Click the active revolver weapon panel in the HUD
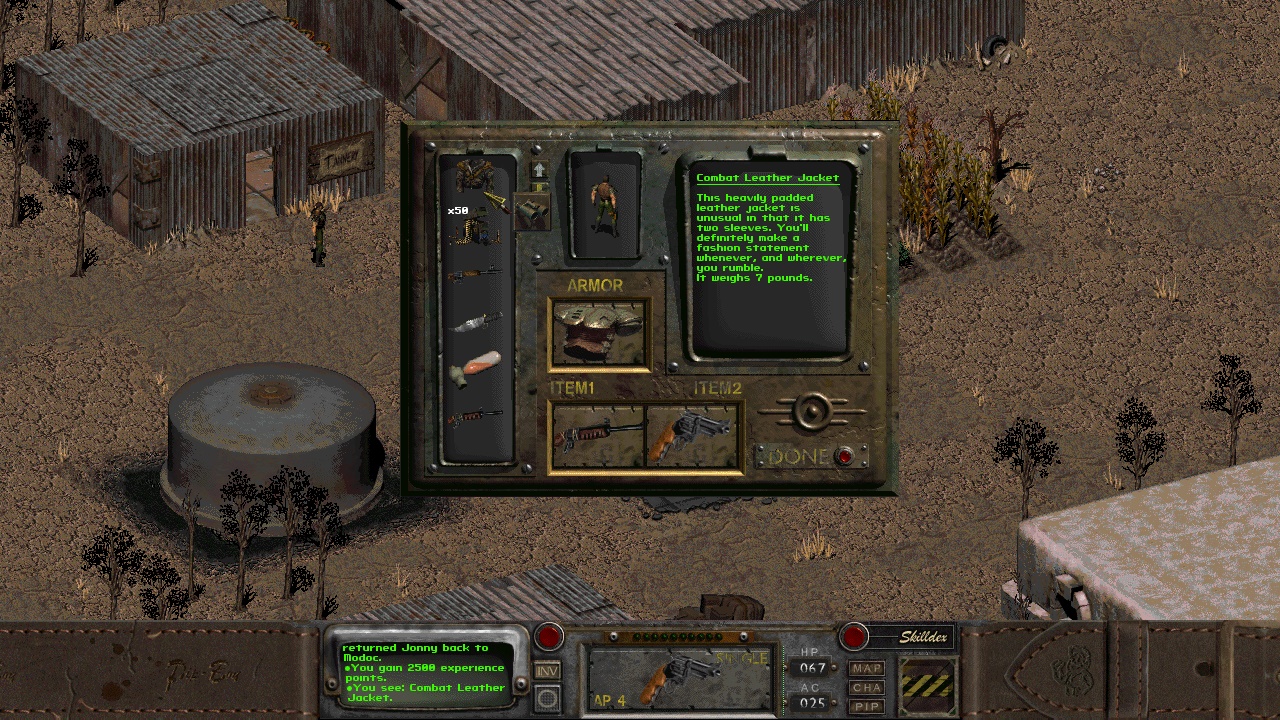The height and width of the screenshot is (720, 1280). [680, 677]
